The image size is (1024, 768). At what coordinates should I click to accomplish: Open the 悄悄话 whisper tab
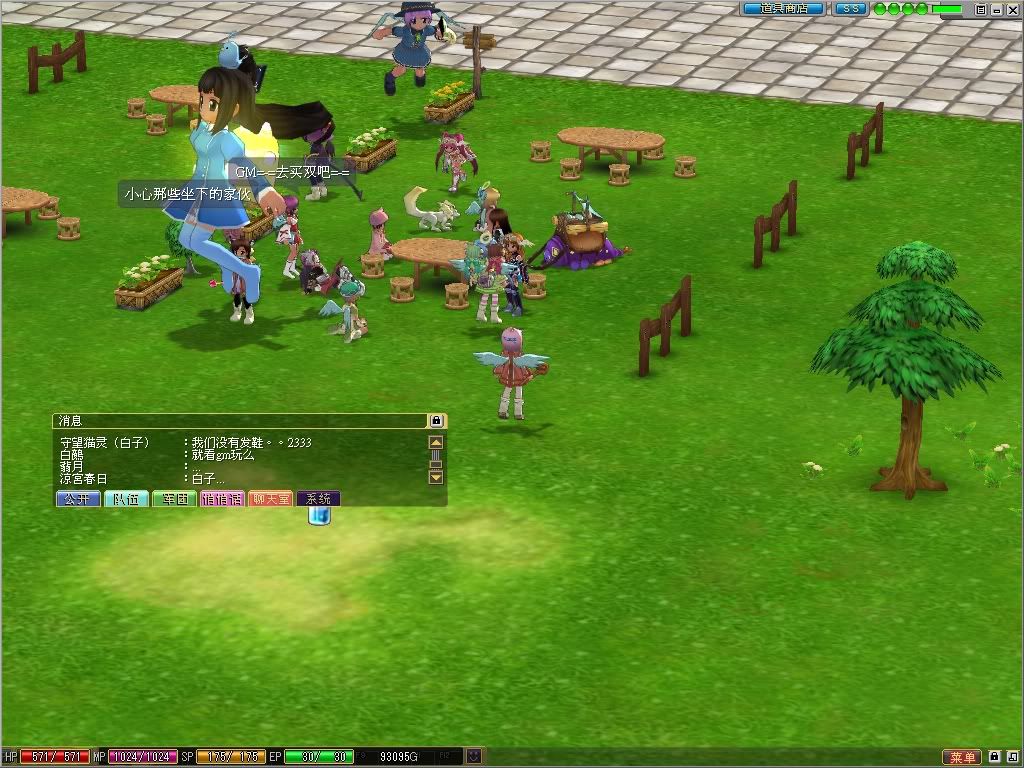pyautogui.click(x=222, y=498)
